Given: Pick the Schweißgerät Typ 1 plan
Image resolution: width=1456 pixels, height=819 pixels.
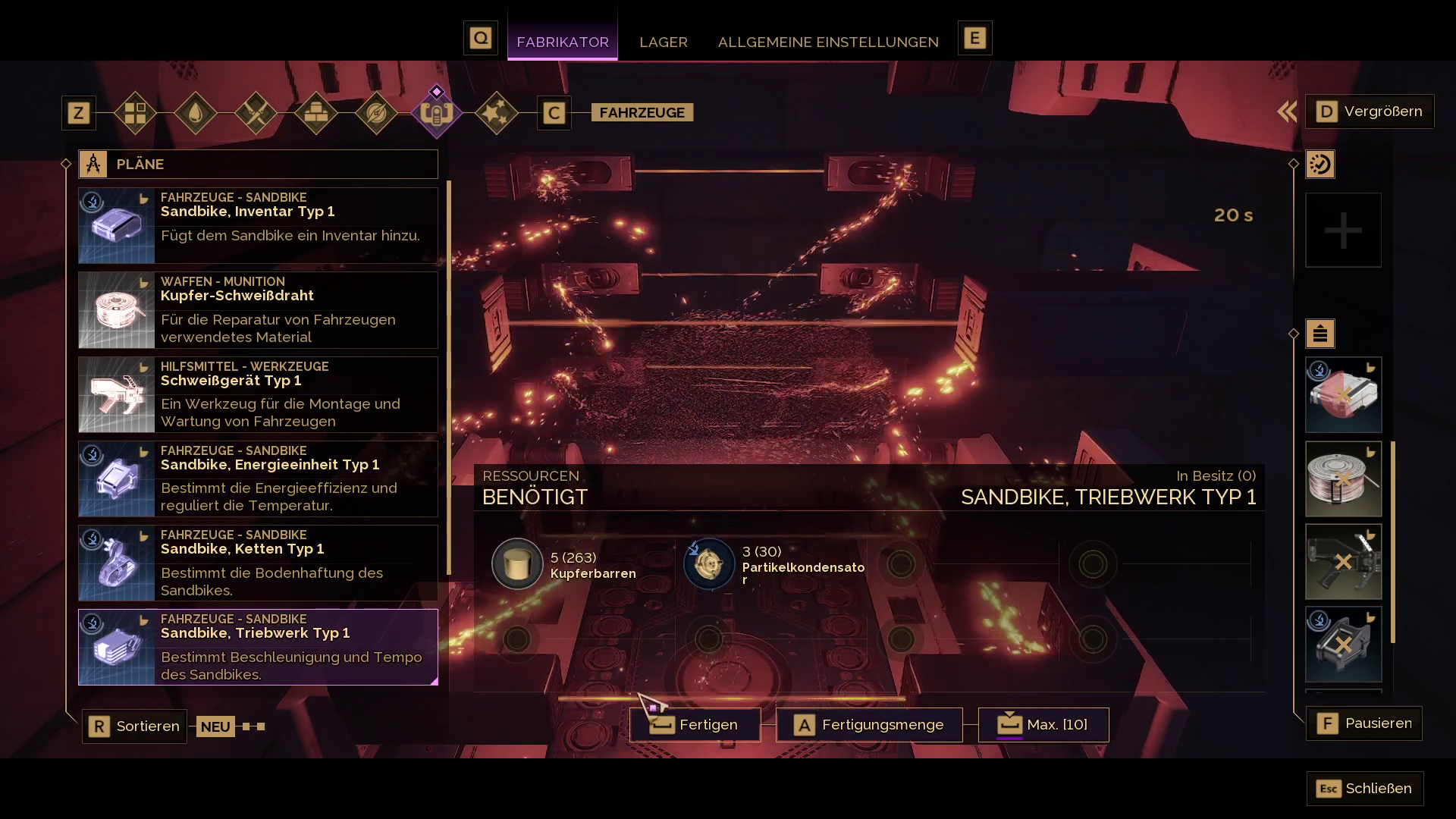Looking at the screenshot, I should (258, 394).
